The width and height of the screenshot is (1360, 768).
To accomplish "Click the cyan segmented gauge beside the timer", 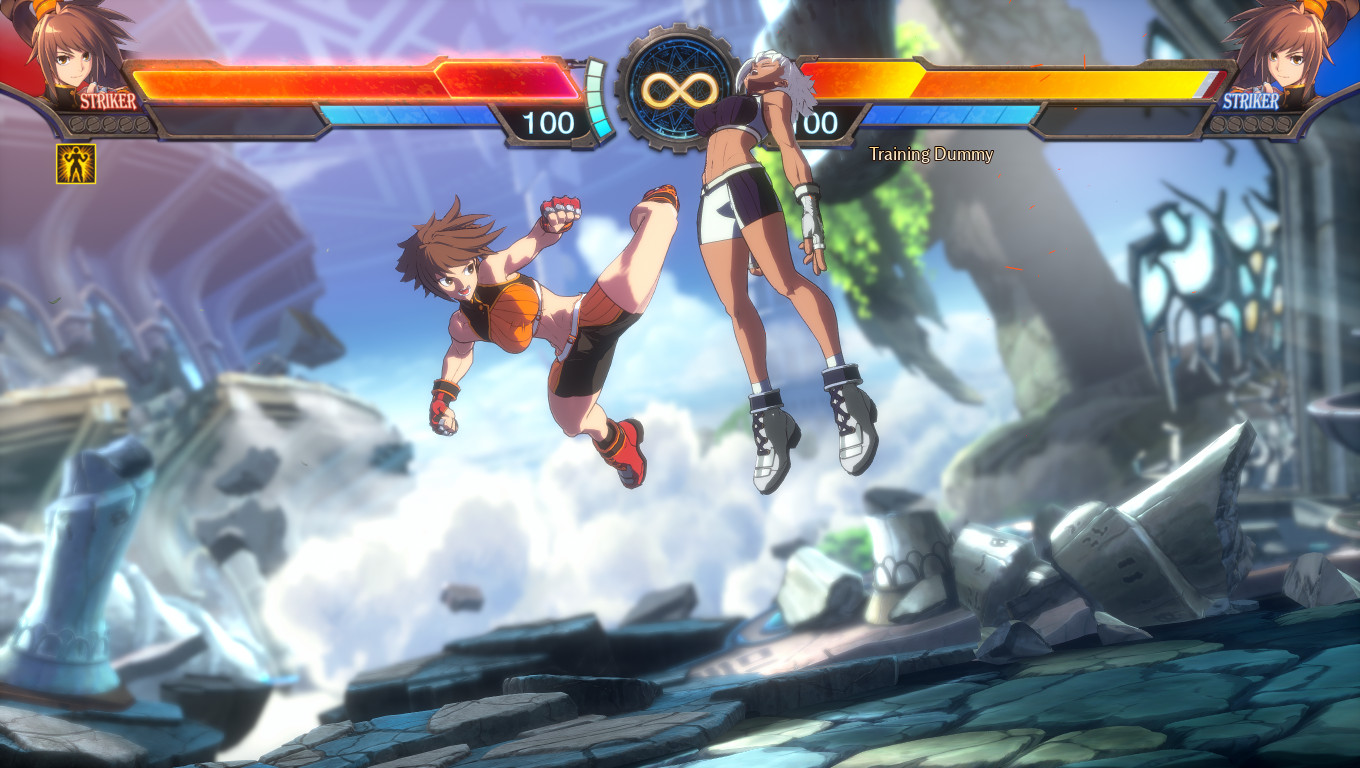I will tap(597, 100).
